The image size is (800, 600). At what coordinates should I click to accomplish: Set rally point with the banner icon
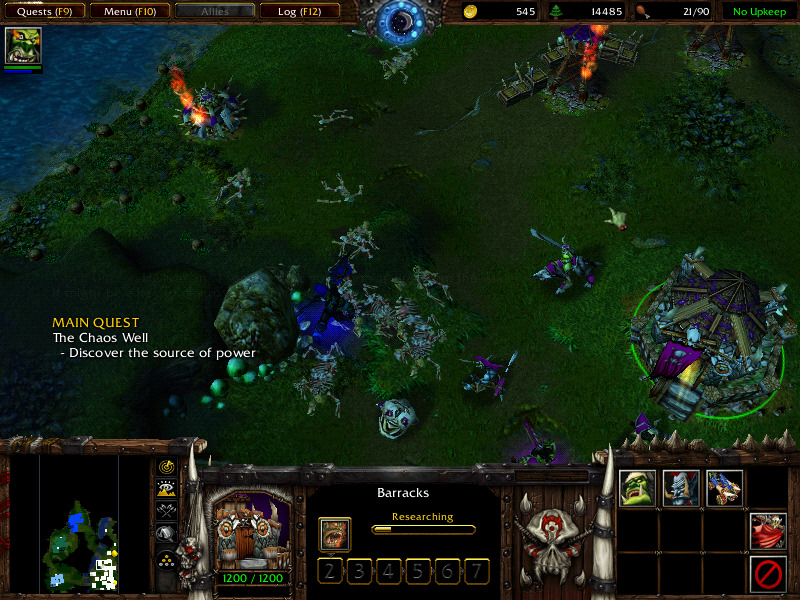click(x=768, y=531)
